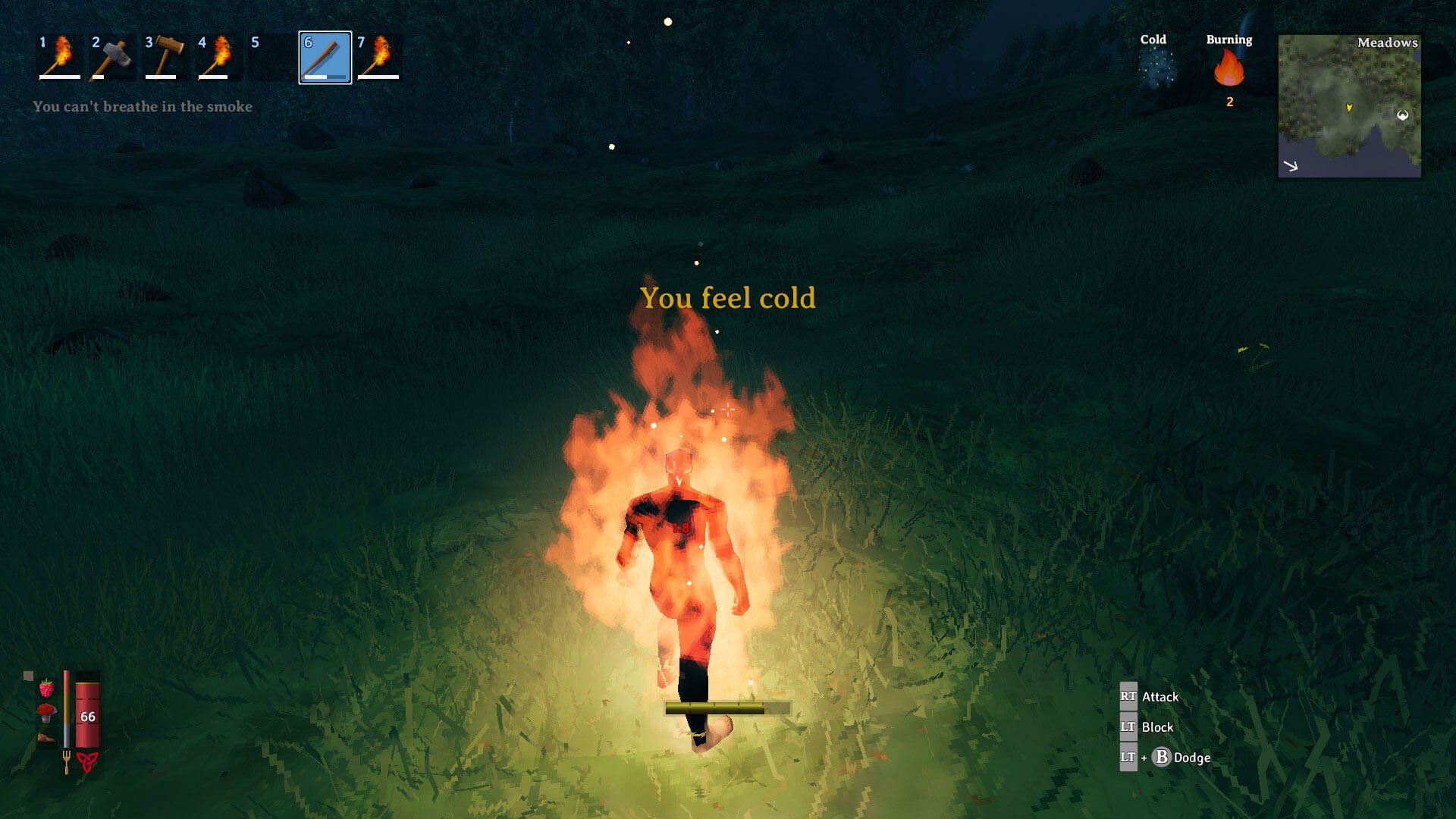Click the highlighted club in slot 6
The height and width of the screenshot is (819, 1456).
click(325, 58)
